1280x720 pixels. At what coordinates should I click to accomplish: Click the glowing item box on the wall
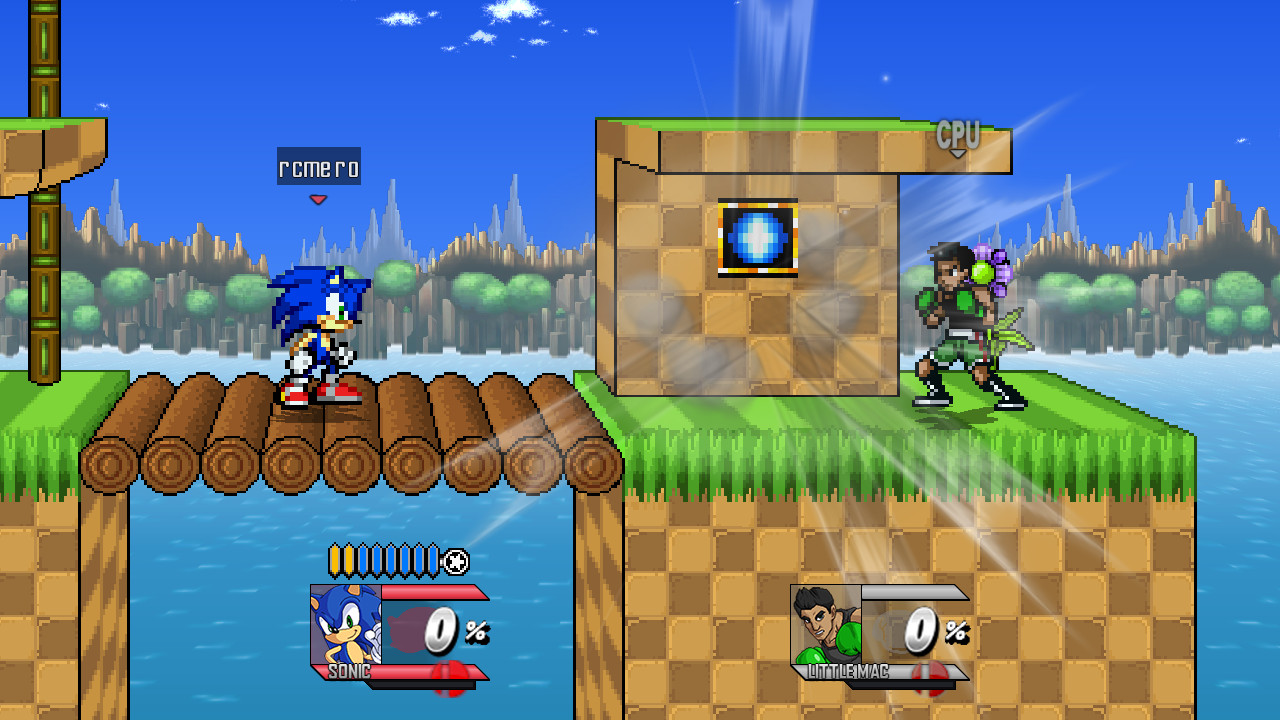pyautogui.click(x=756, y=239)
